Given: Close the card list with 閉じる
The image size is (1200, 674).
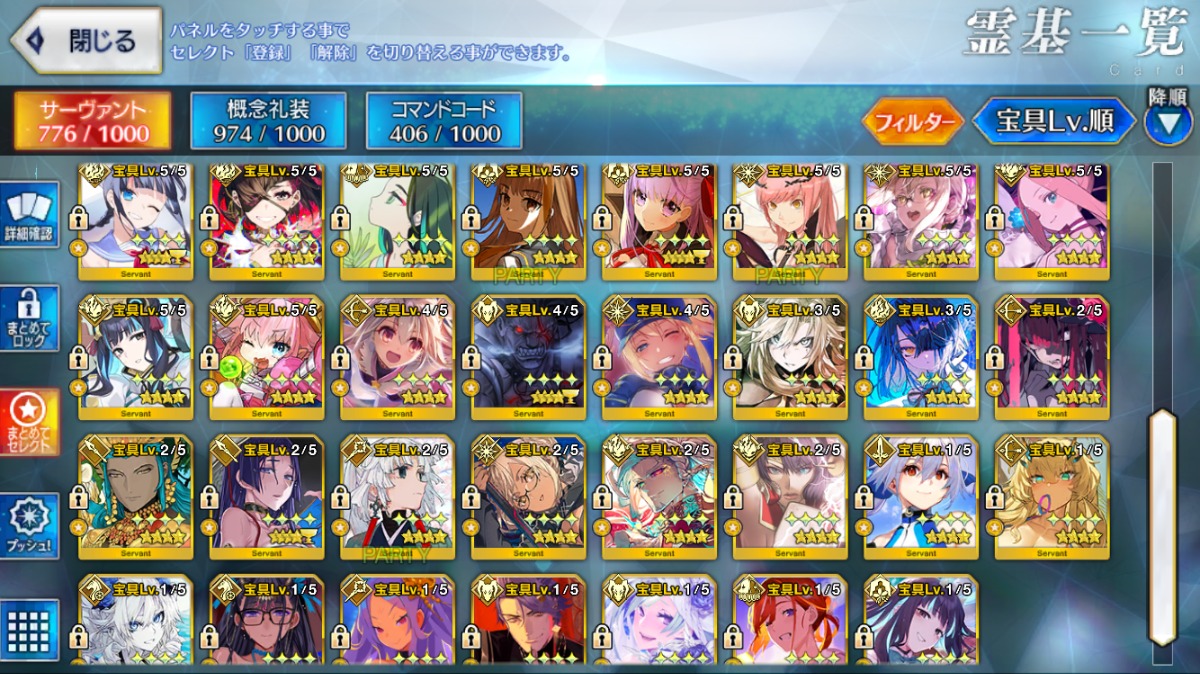Looking at the screenshot, I should point(86,41).
